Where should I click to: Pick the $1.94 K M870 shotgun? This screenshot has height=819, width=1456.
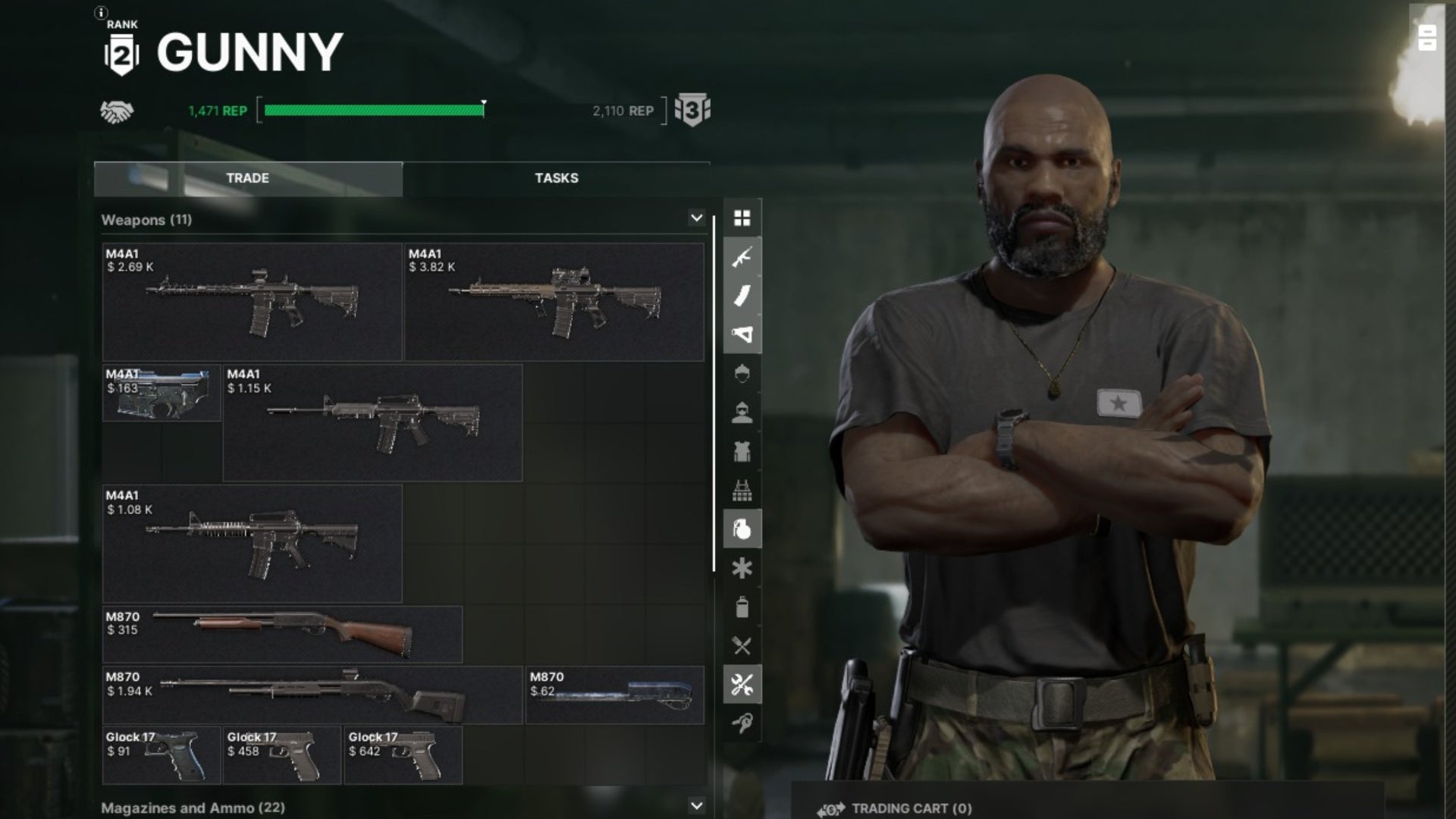coord(312,695)
